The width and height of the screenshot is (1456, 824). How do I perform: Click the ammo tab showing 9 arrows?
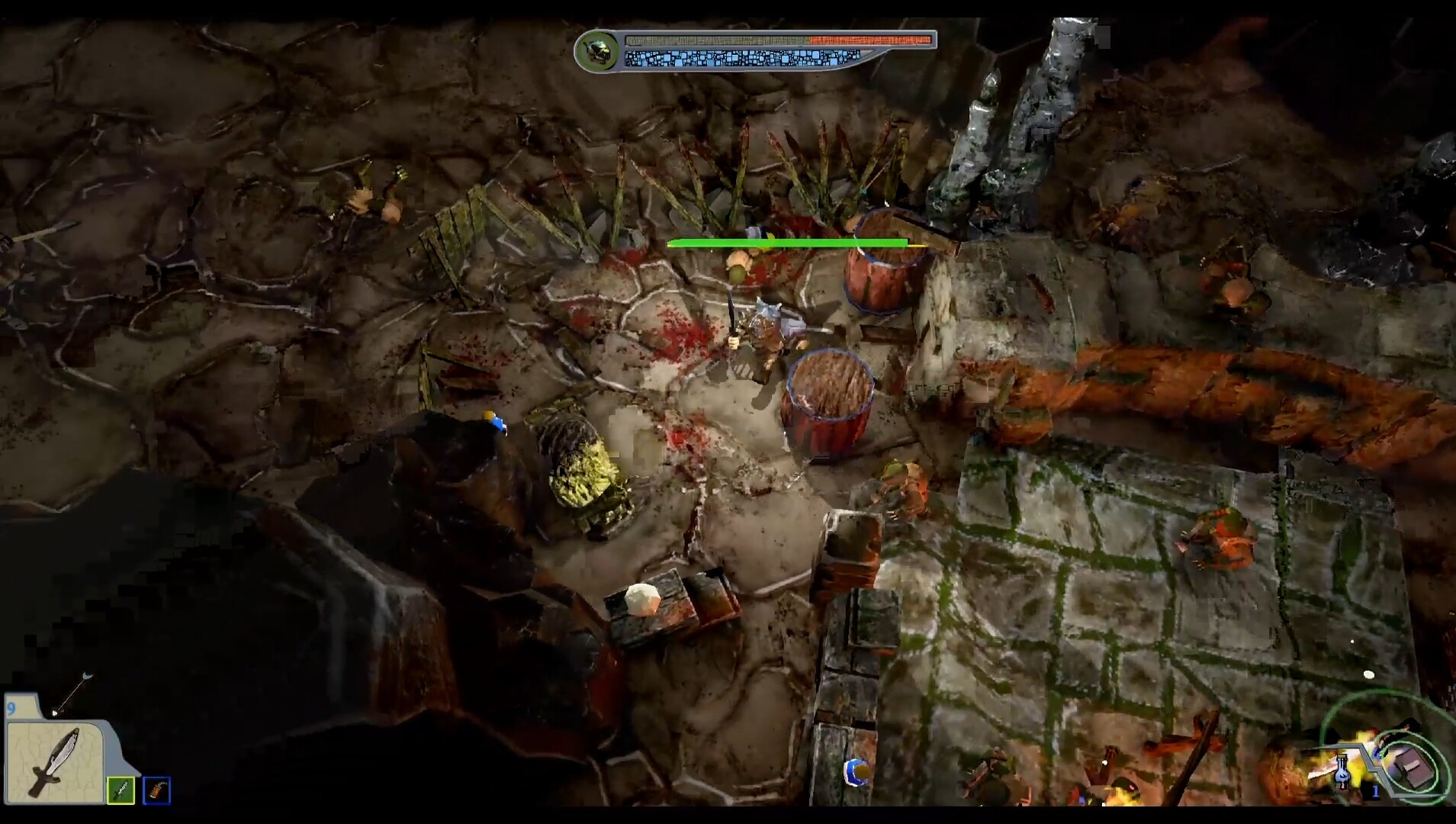[x=10, y=710]
